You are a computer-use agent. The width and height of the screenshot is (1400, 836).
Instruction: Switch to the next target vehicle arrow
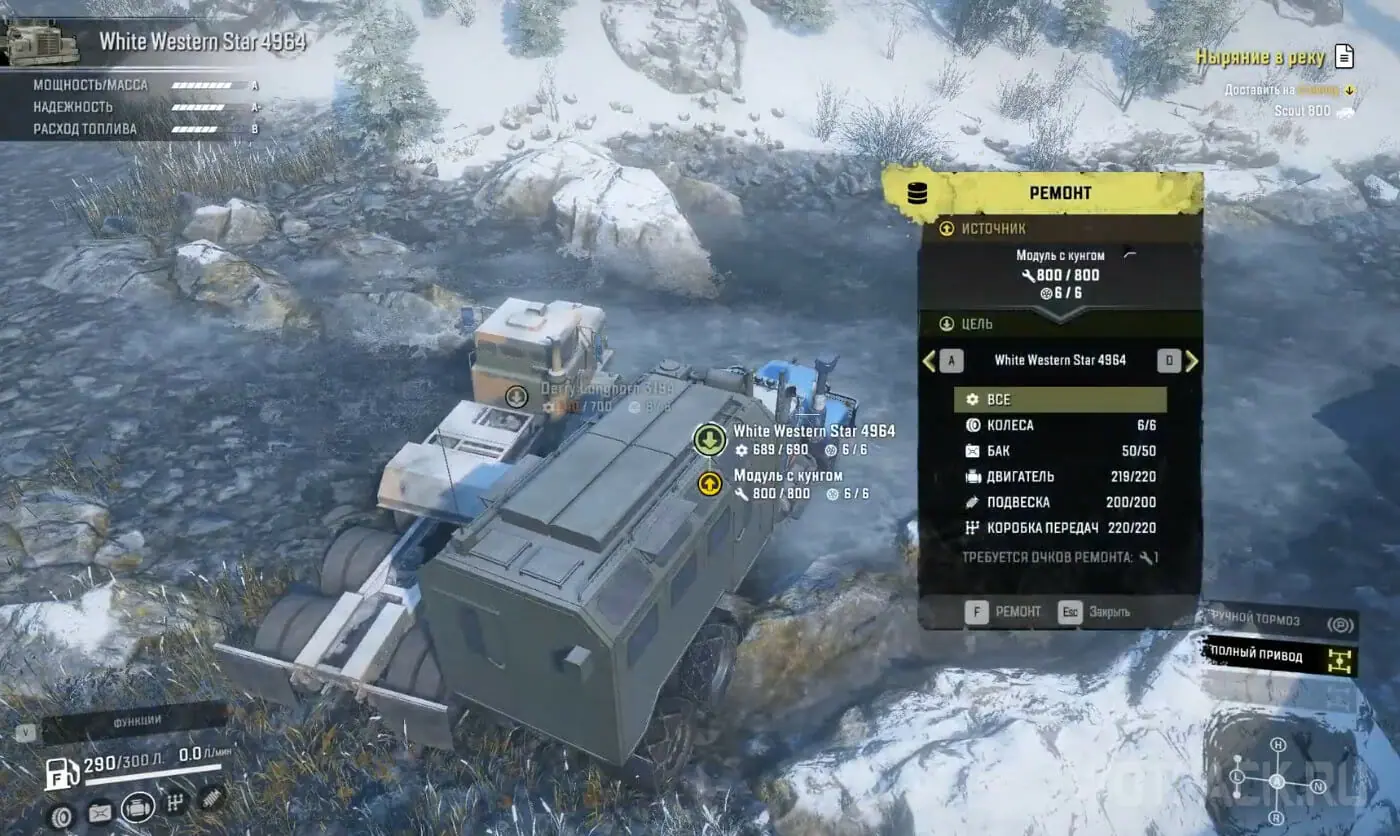(1191, 361)
